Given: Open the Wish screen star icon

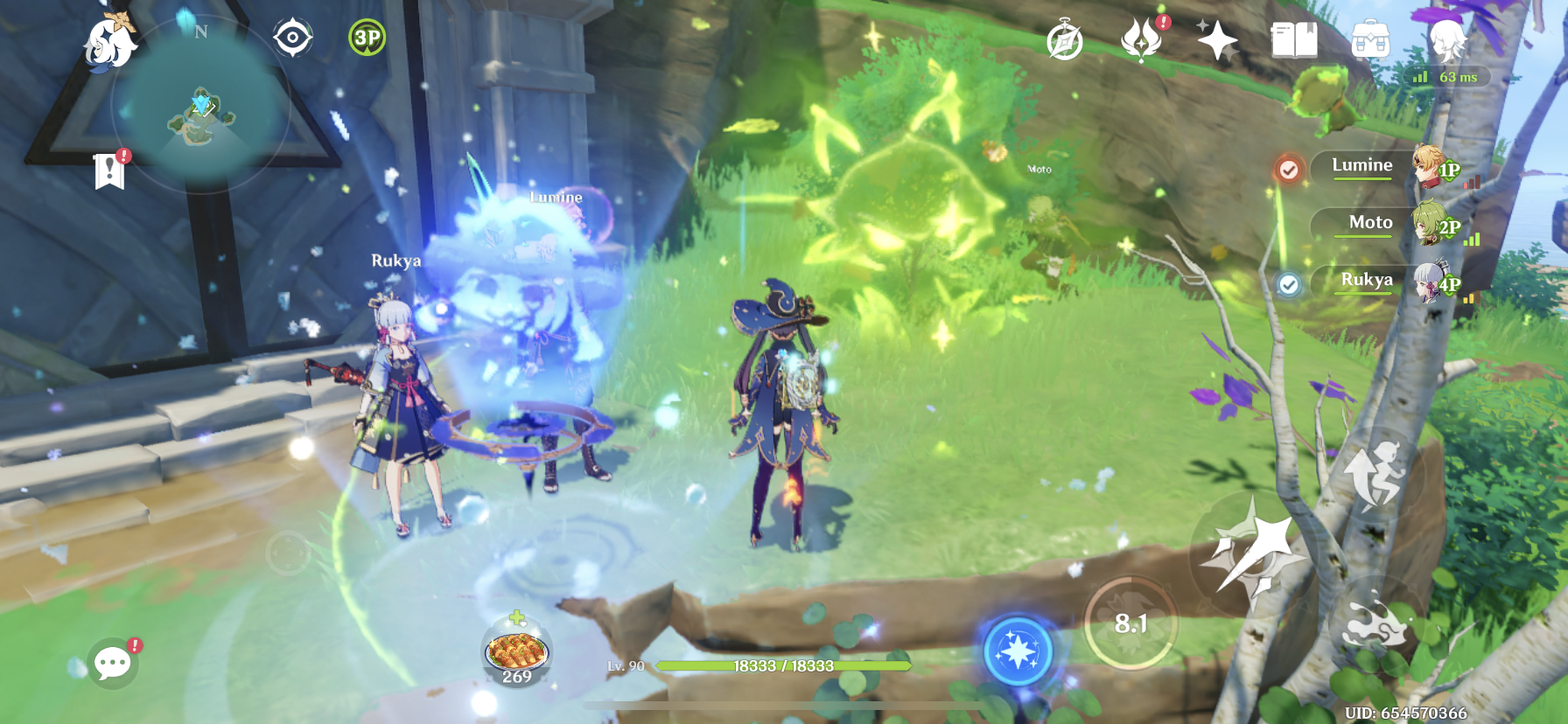Looking at the screenshot, I should click(x=1220, y=38).
